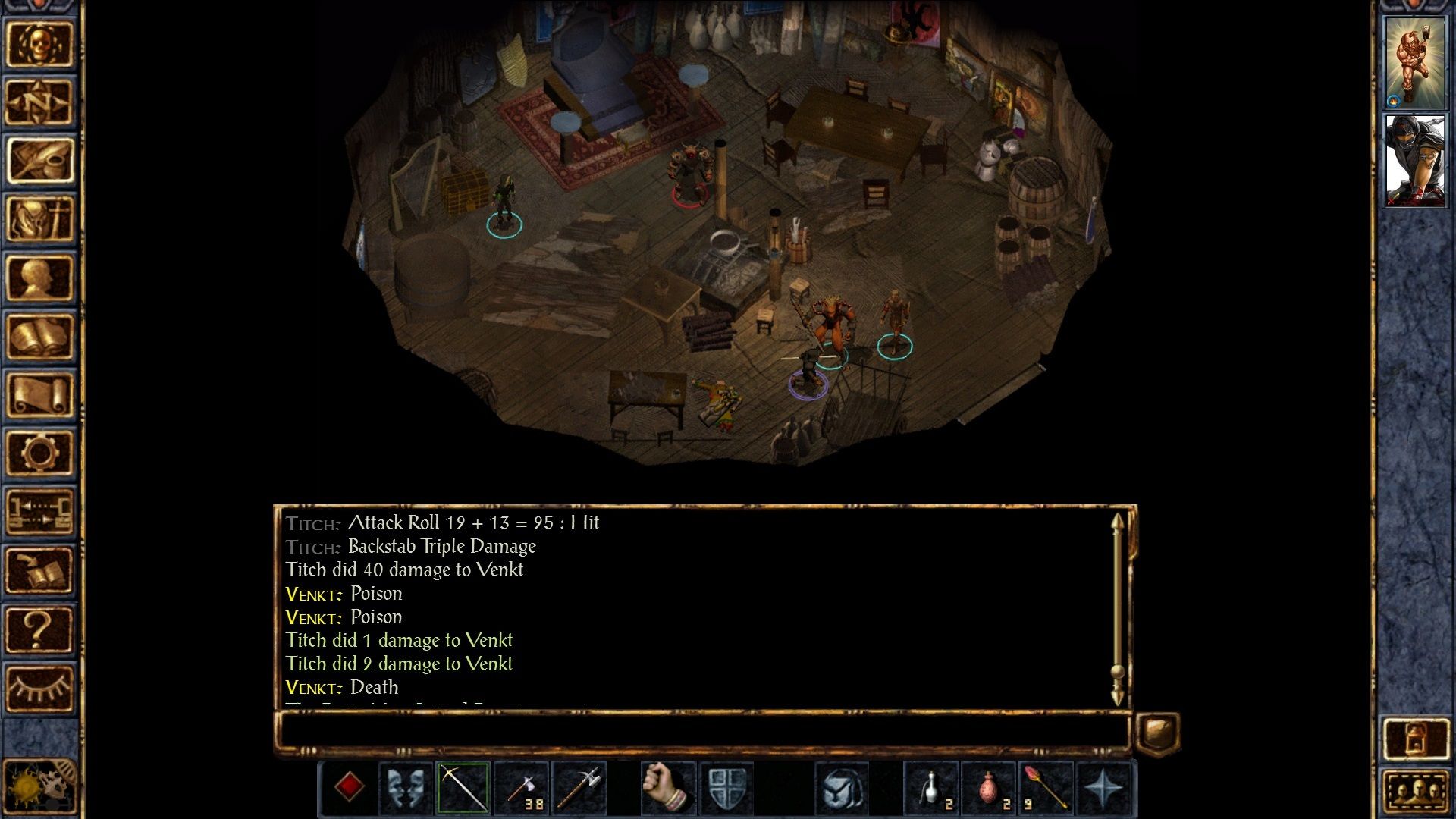Select all party members button

click(x=1414, y=792)
